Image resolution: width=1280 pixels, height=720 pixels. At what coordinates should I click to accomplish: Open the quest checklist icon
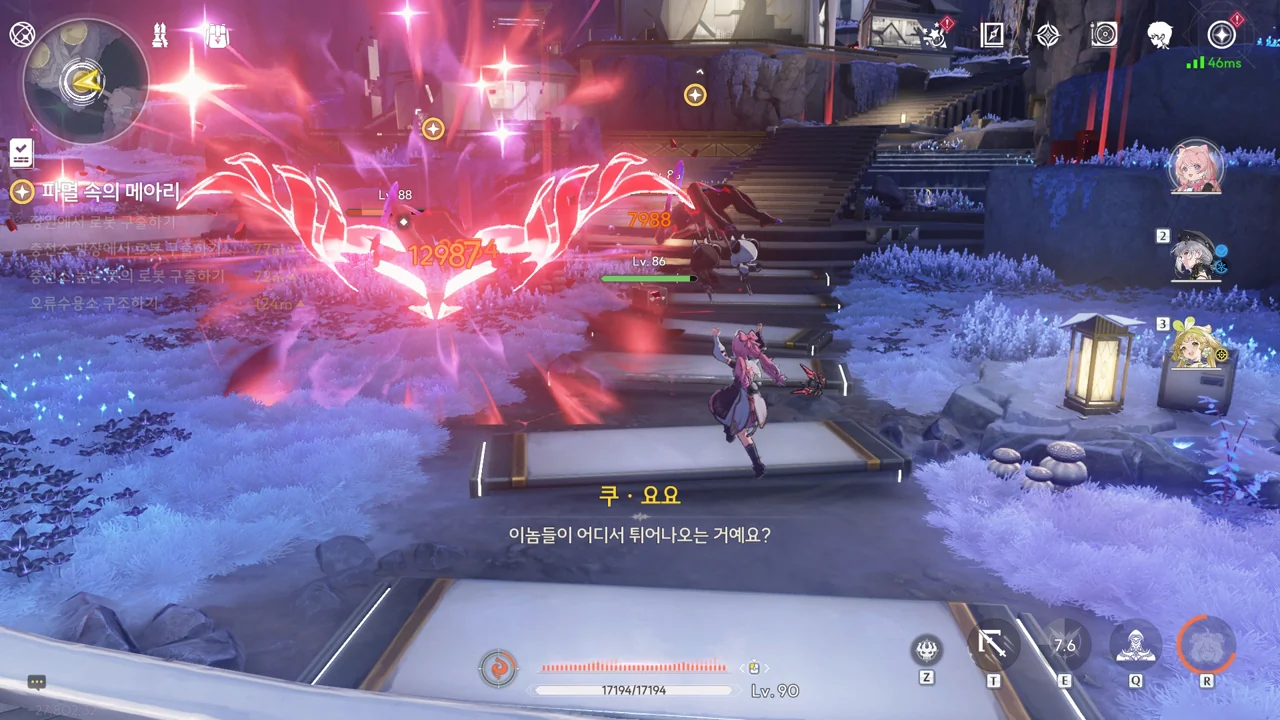[x=21, y=153]
